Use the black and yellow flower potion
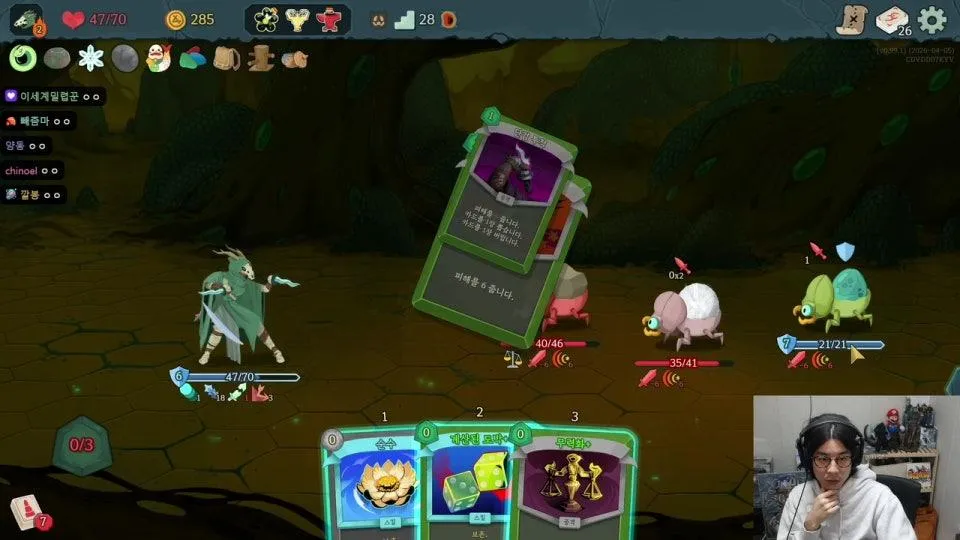This screenshot has height=540, width=960. coord(266,19)
